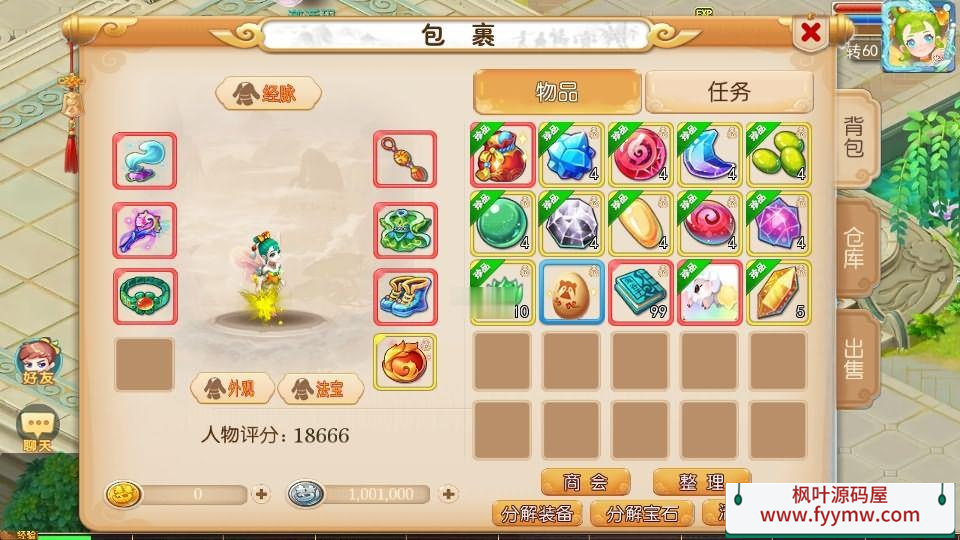Add silver coins with the plus button
Viewport: 960px width, 540px height.
tap(449, 494)
